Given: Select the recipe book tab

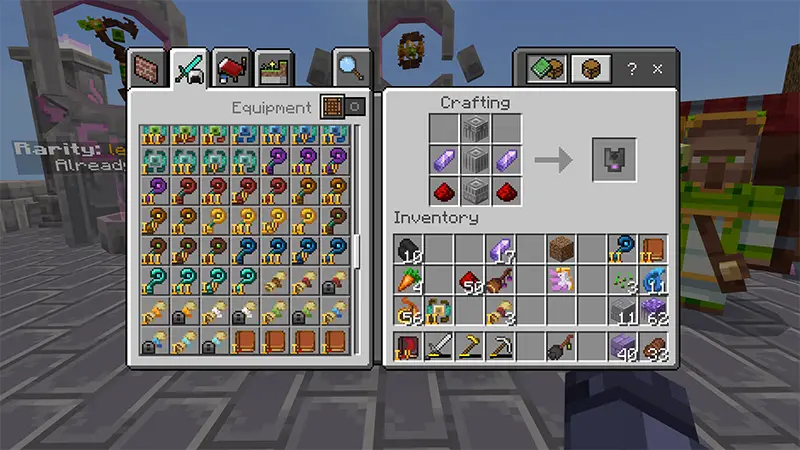Looking at the screenshot, I should coord(546,69).
